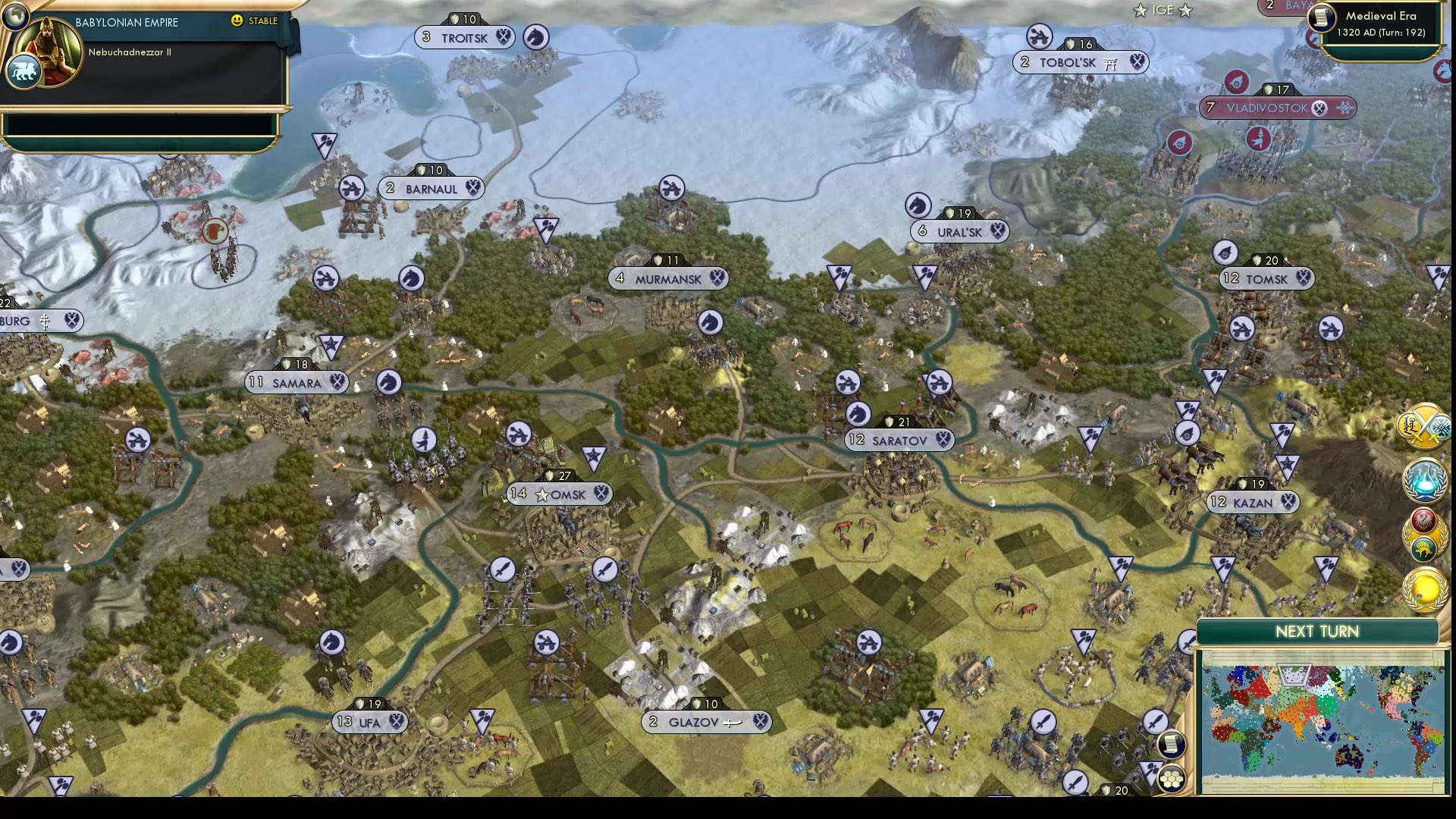Click the sword unit notification icon above minimap
This screenshot has width=1456, height=819.
(1154, 720)
